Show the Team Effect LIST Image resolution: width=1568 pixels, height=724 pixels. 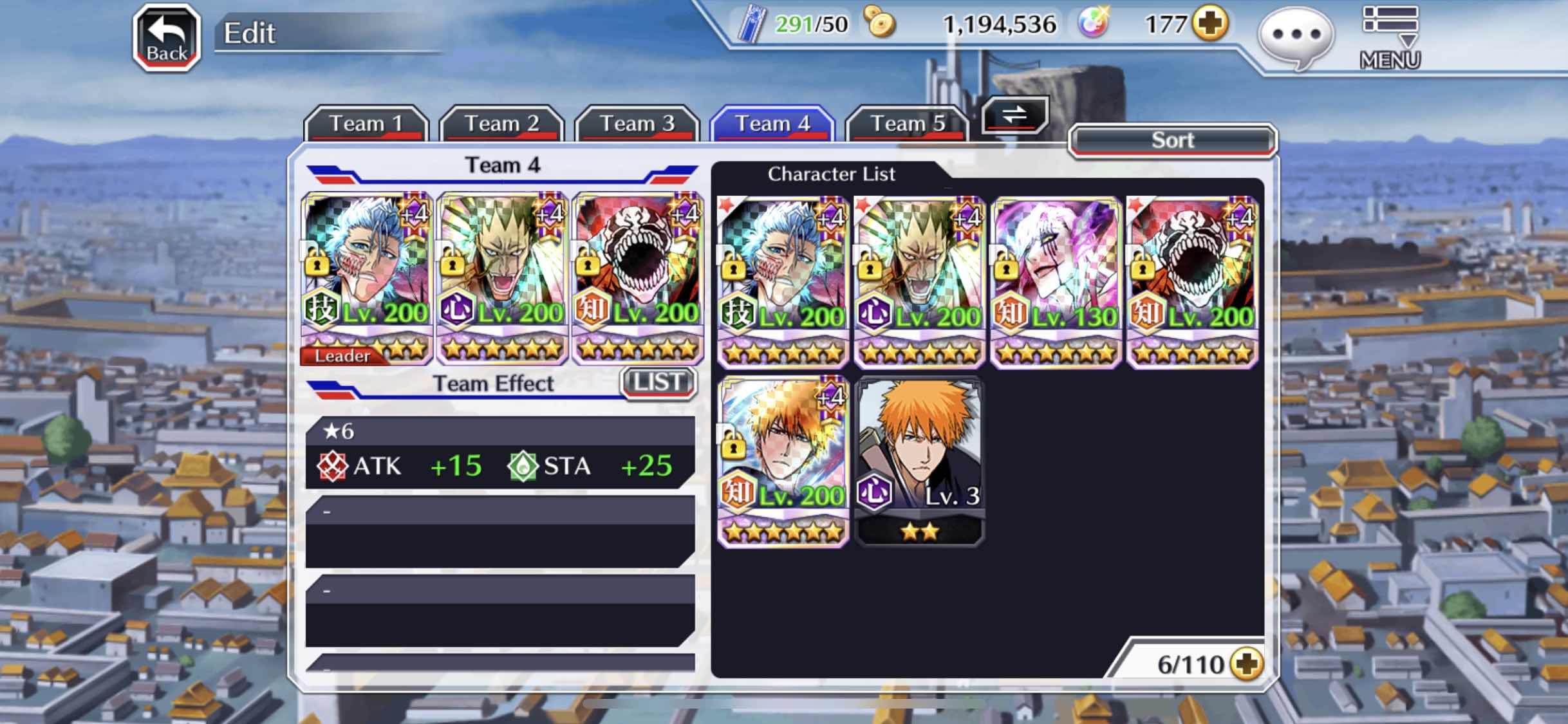pos(658,383)
